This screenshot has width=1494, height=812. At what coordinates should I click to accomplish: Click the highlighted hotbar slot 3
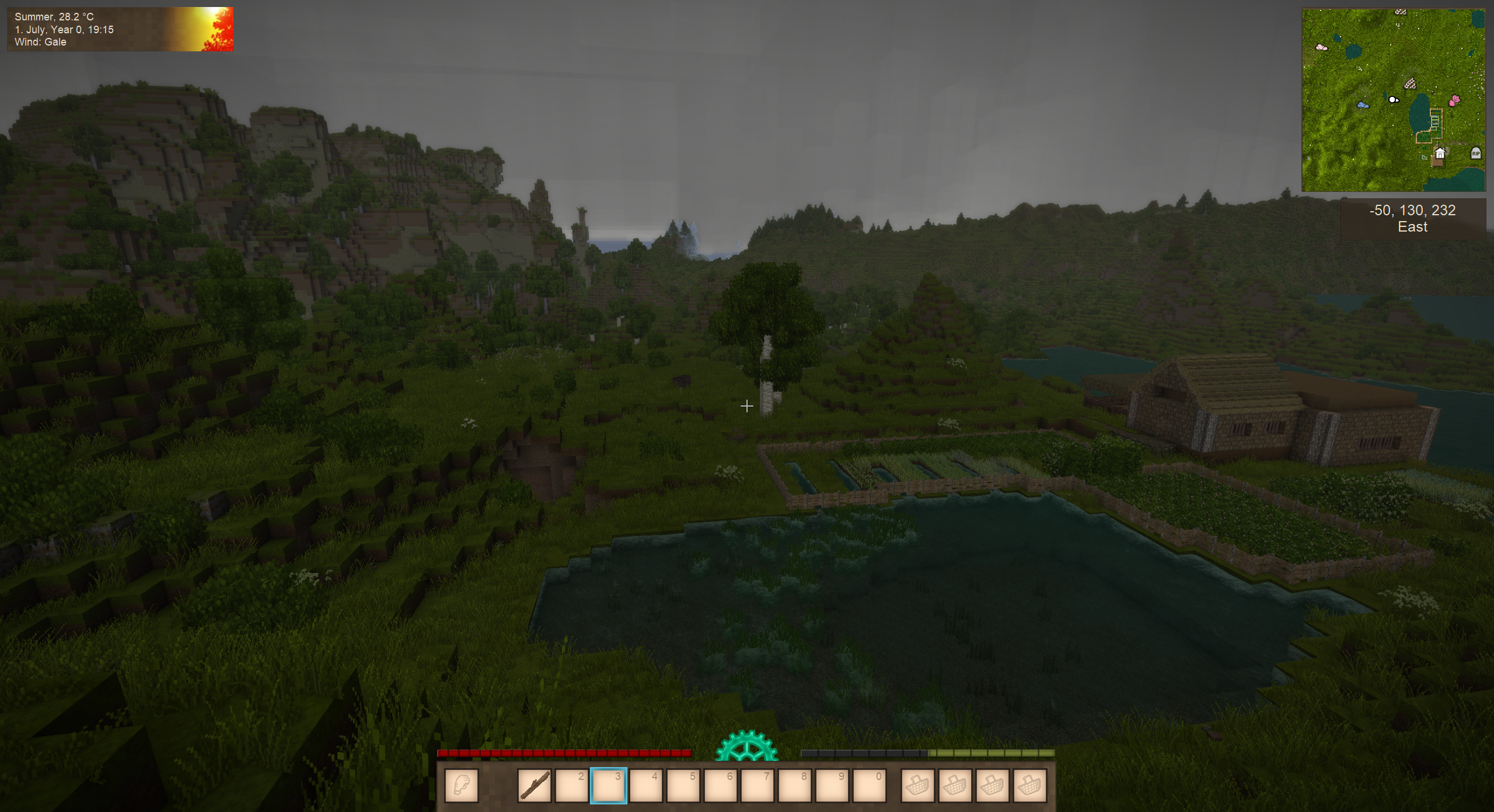click(609, 785)
